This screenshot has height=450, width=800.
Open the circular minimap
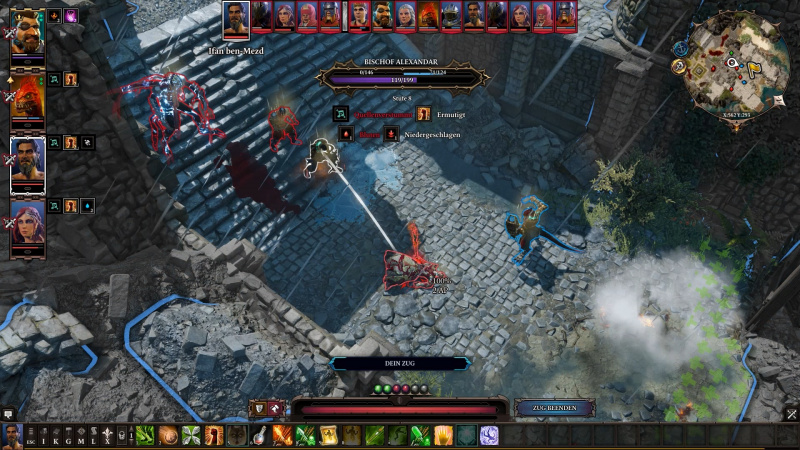pos(737,63)
